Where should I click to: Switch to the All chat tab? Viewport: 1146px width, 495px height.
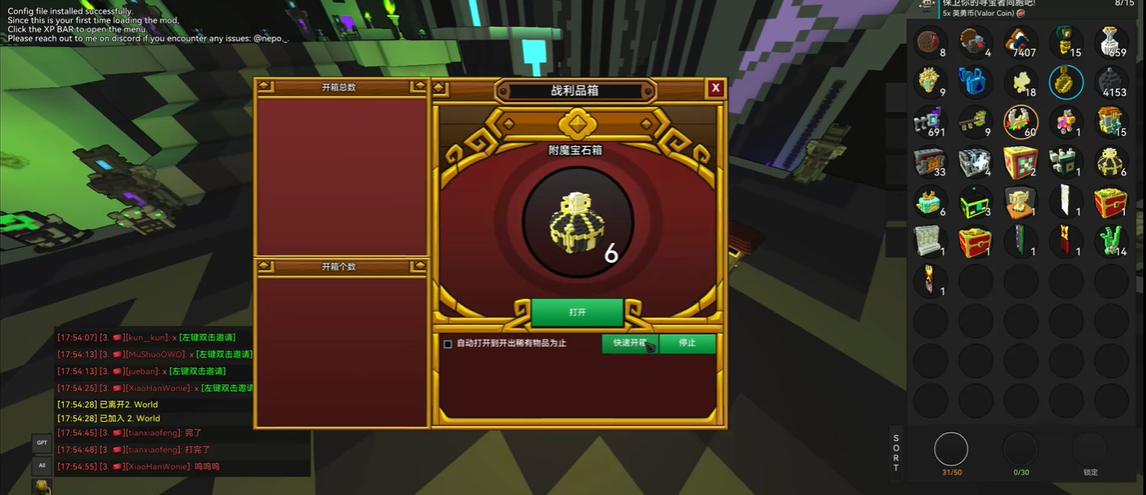42,465
